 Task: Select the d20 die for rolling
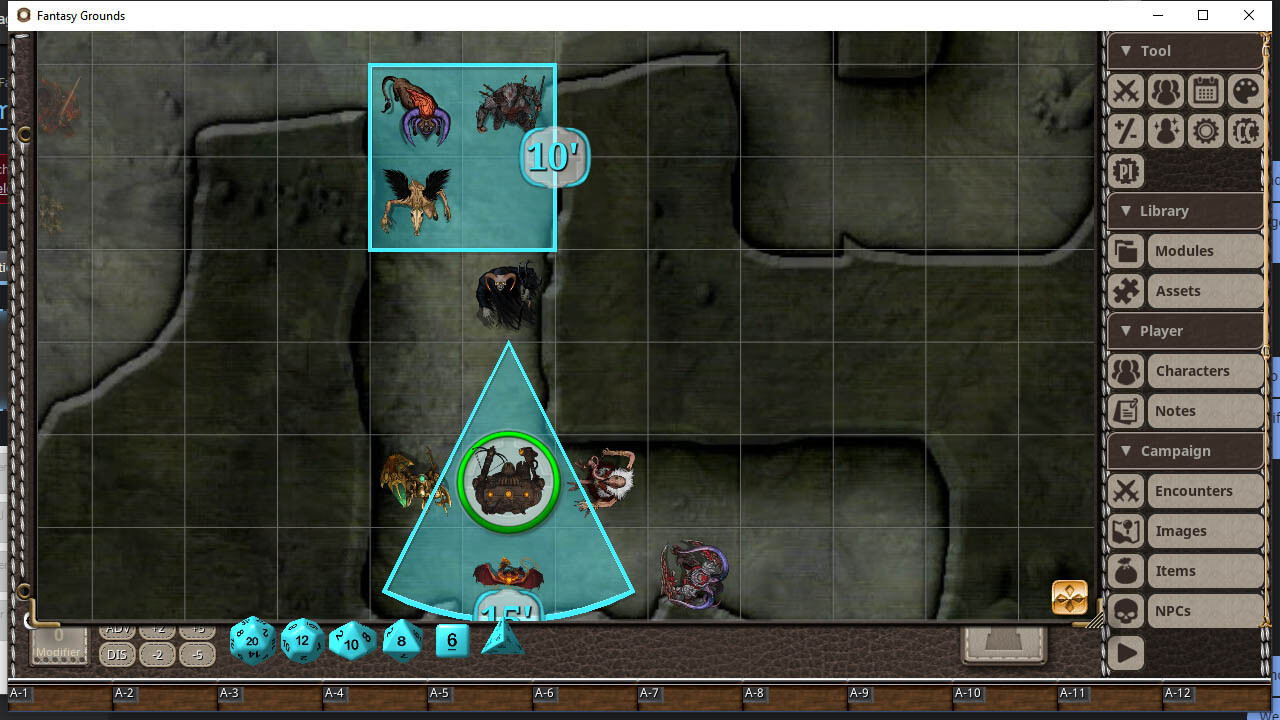[252, 641]
